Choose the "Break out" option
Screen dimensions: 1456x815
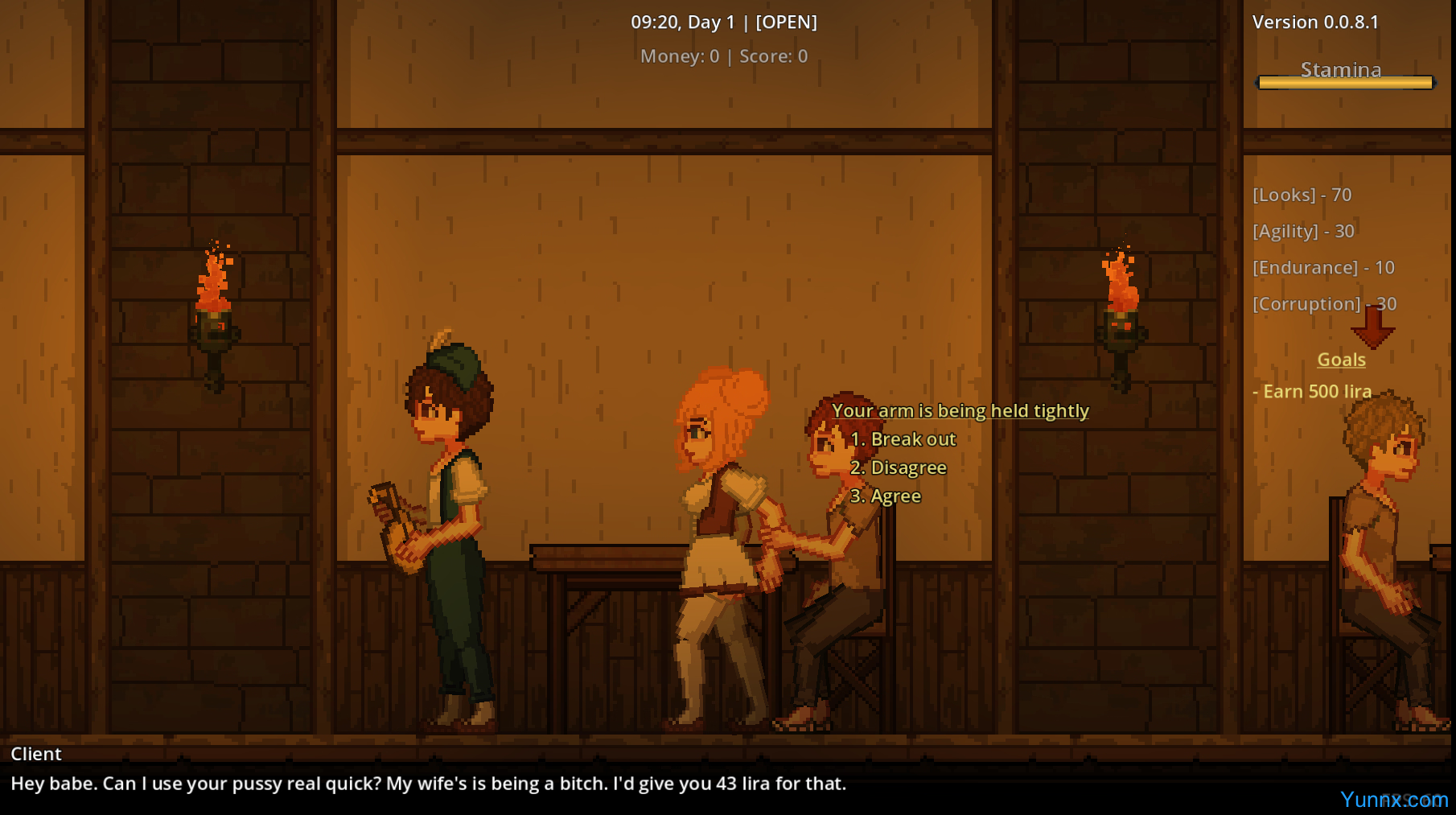click(903, 439)
